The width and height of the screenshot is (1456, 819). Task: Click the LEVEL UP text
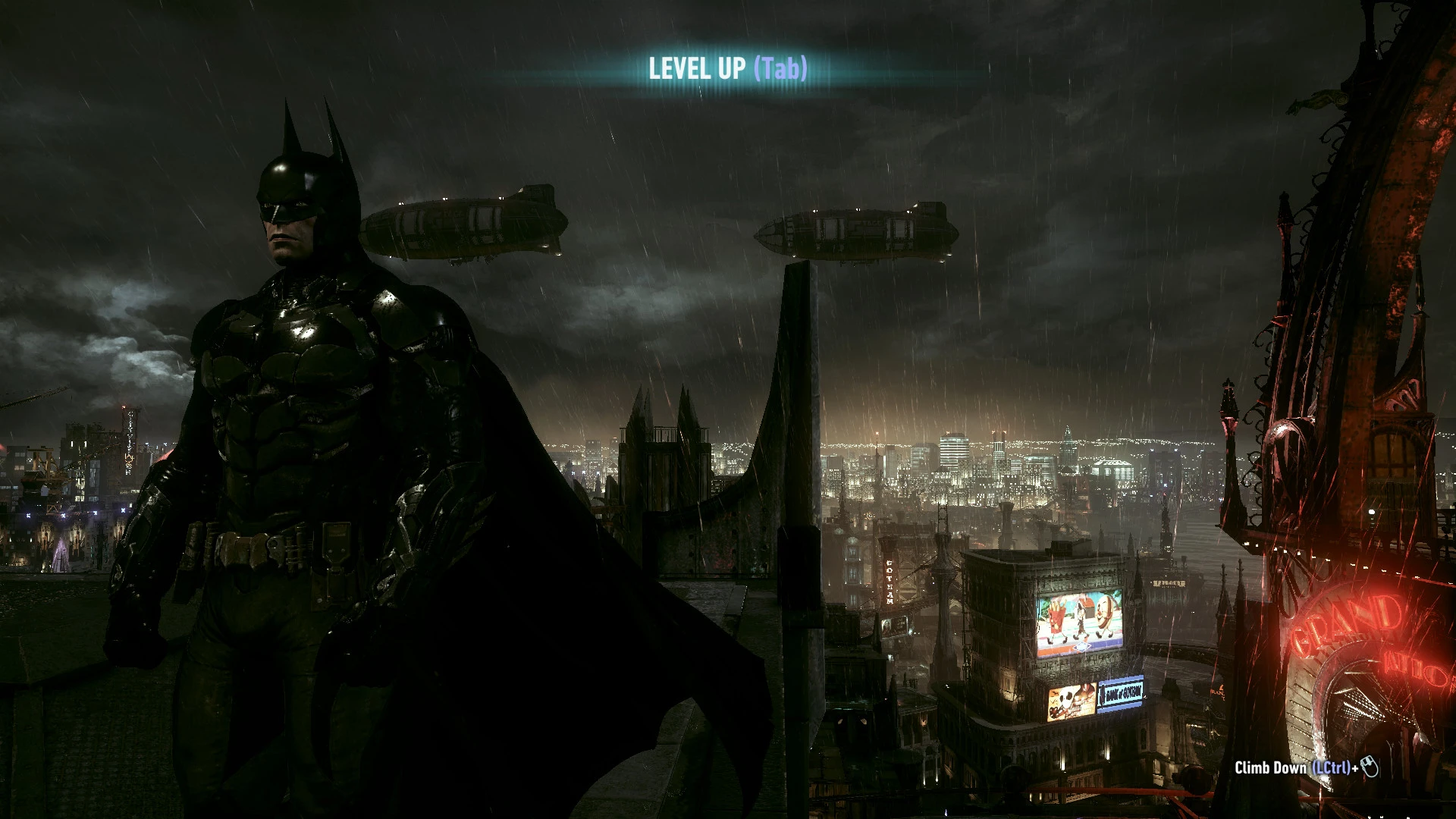(x=695, y=71)
